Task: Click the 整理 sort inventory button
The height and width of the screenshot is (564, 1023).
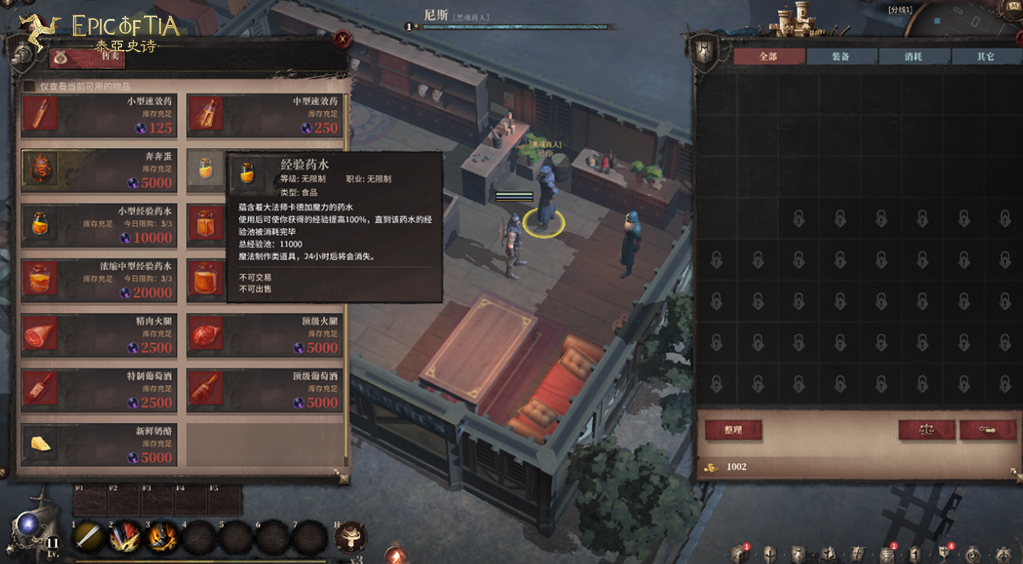Action: 733,430
